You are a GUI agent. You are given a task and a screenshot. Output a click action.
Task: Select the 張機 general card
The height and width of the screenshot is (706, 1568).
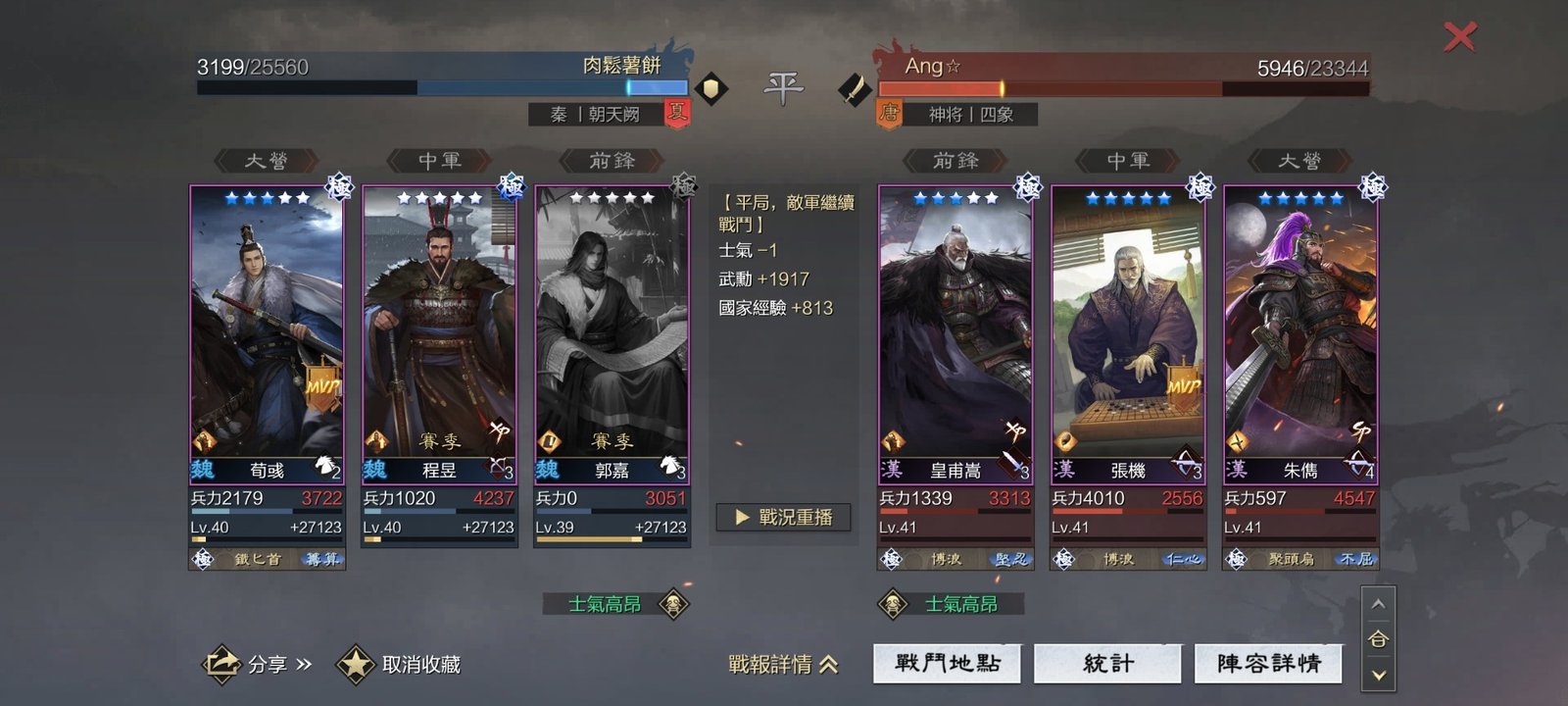point(1128,333)
